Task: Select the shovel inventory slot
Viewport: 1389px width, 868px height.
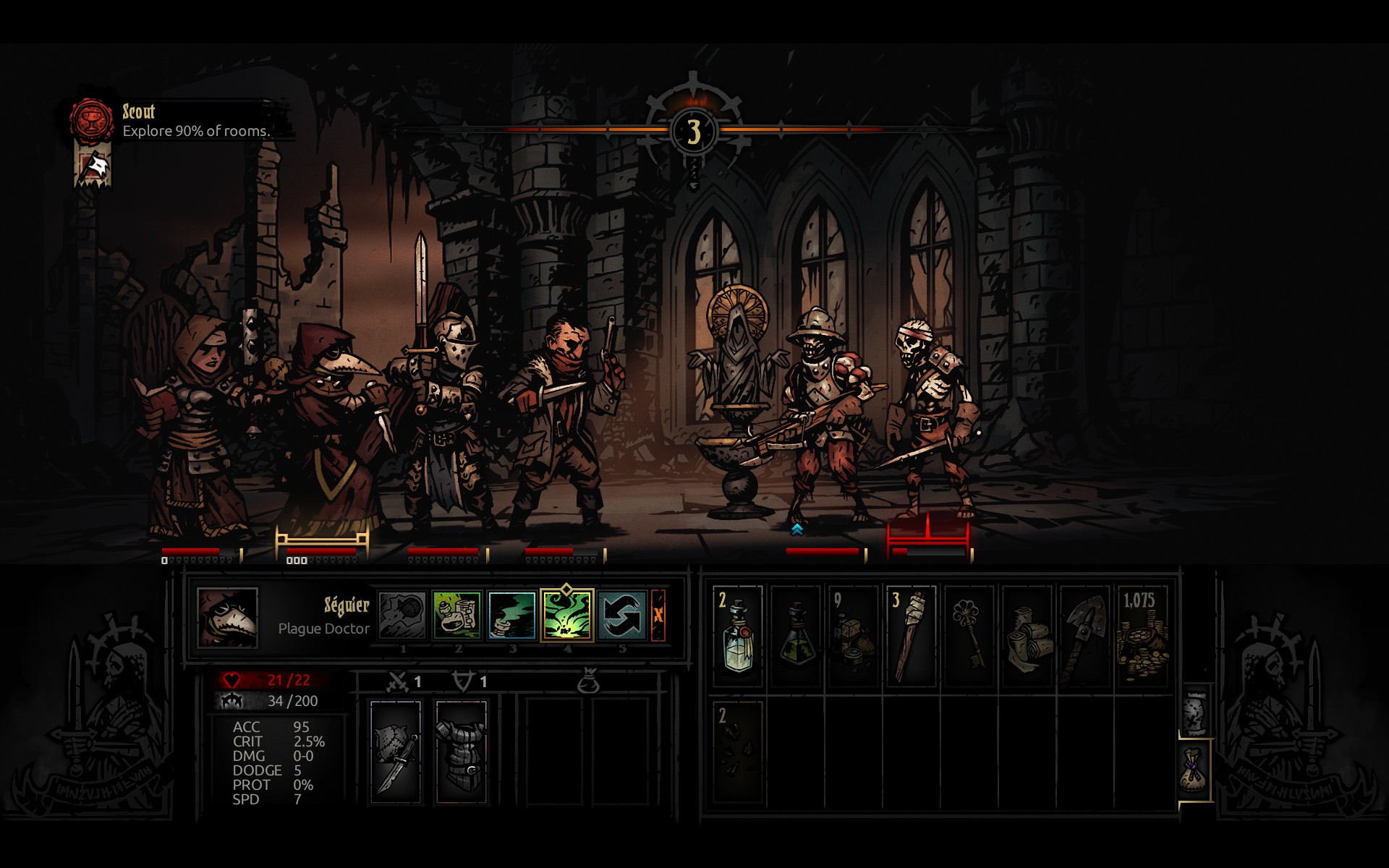Action: coord(1084,636)
